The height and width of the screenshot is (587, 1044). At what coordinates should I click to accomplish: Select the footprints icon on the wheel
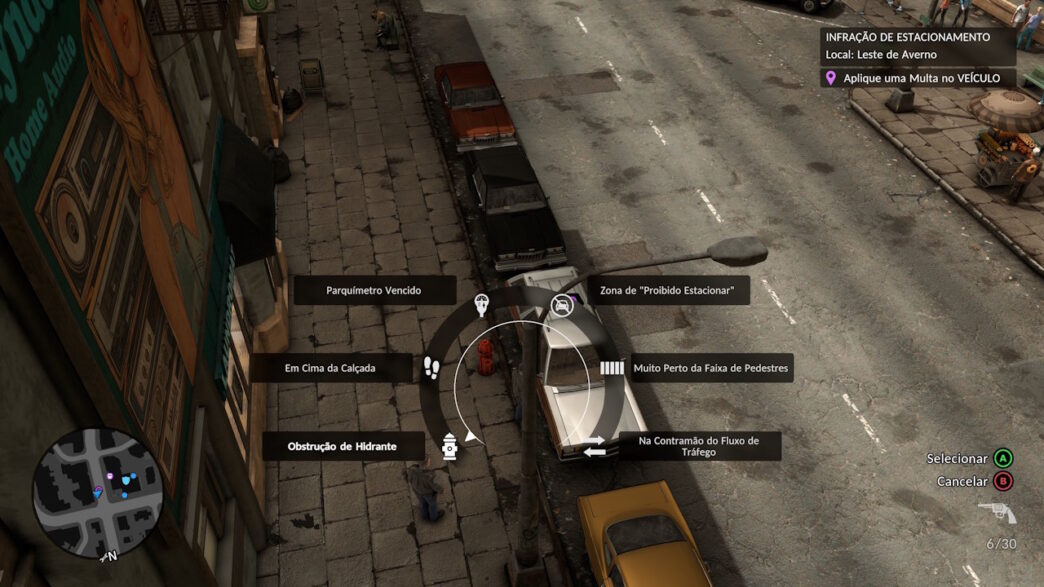point(431,368)
